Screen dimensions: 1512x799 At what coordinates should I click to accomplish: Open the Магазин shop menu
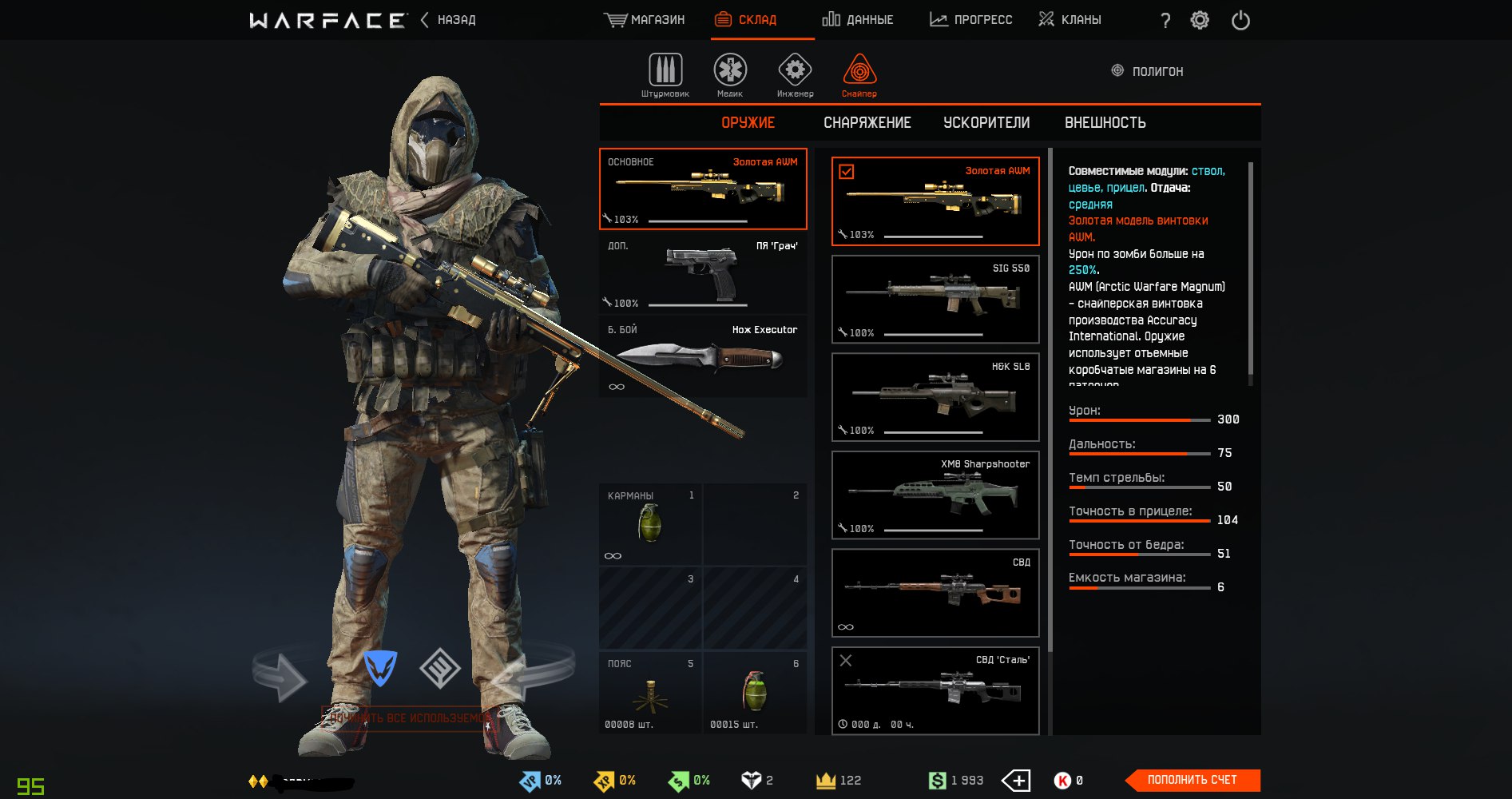point(645,20)
